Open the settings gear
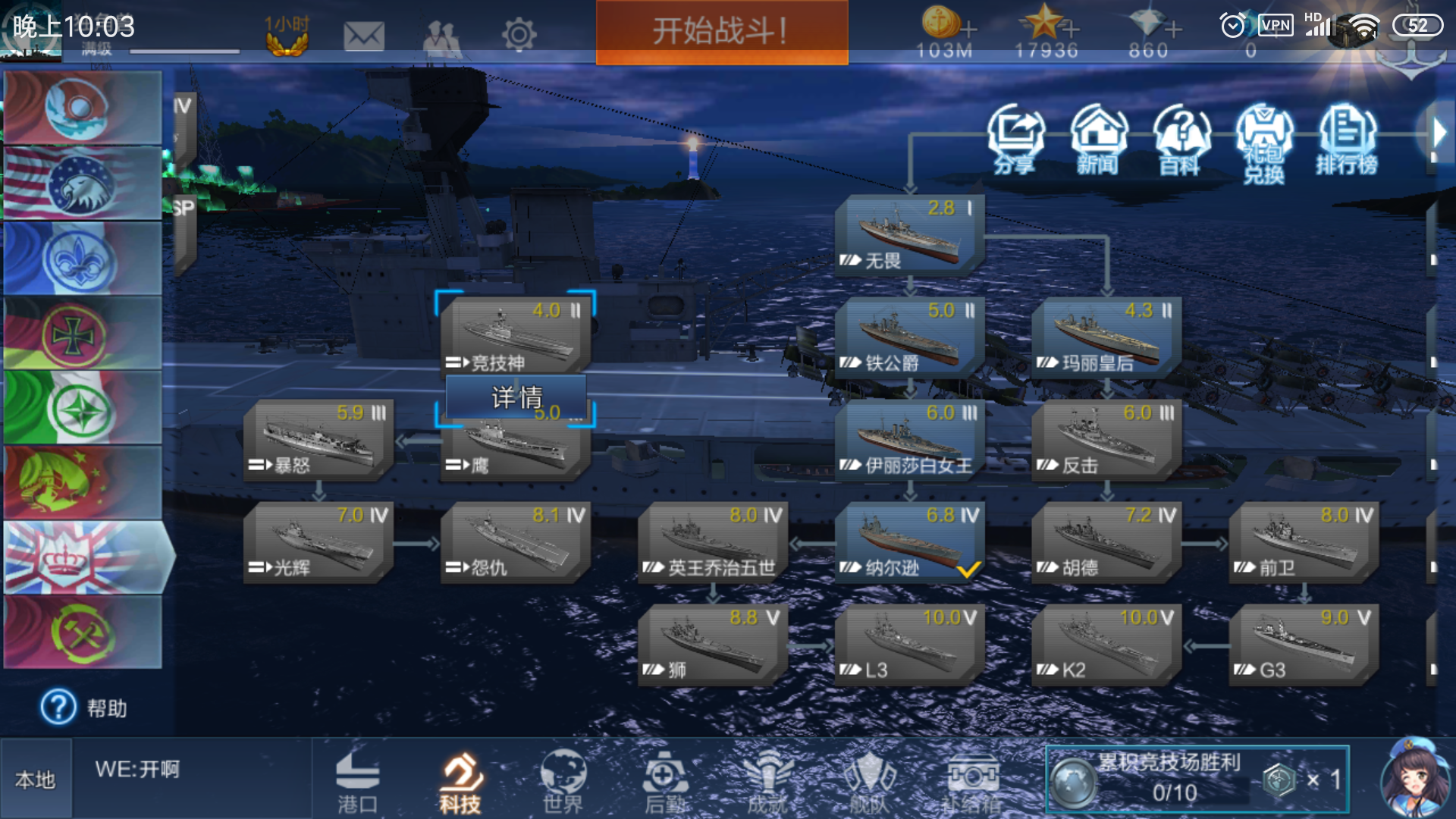 [520, 34]
